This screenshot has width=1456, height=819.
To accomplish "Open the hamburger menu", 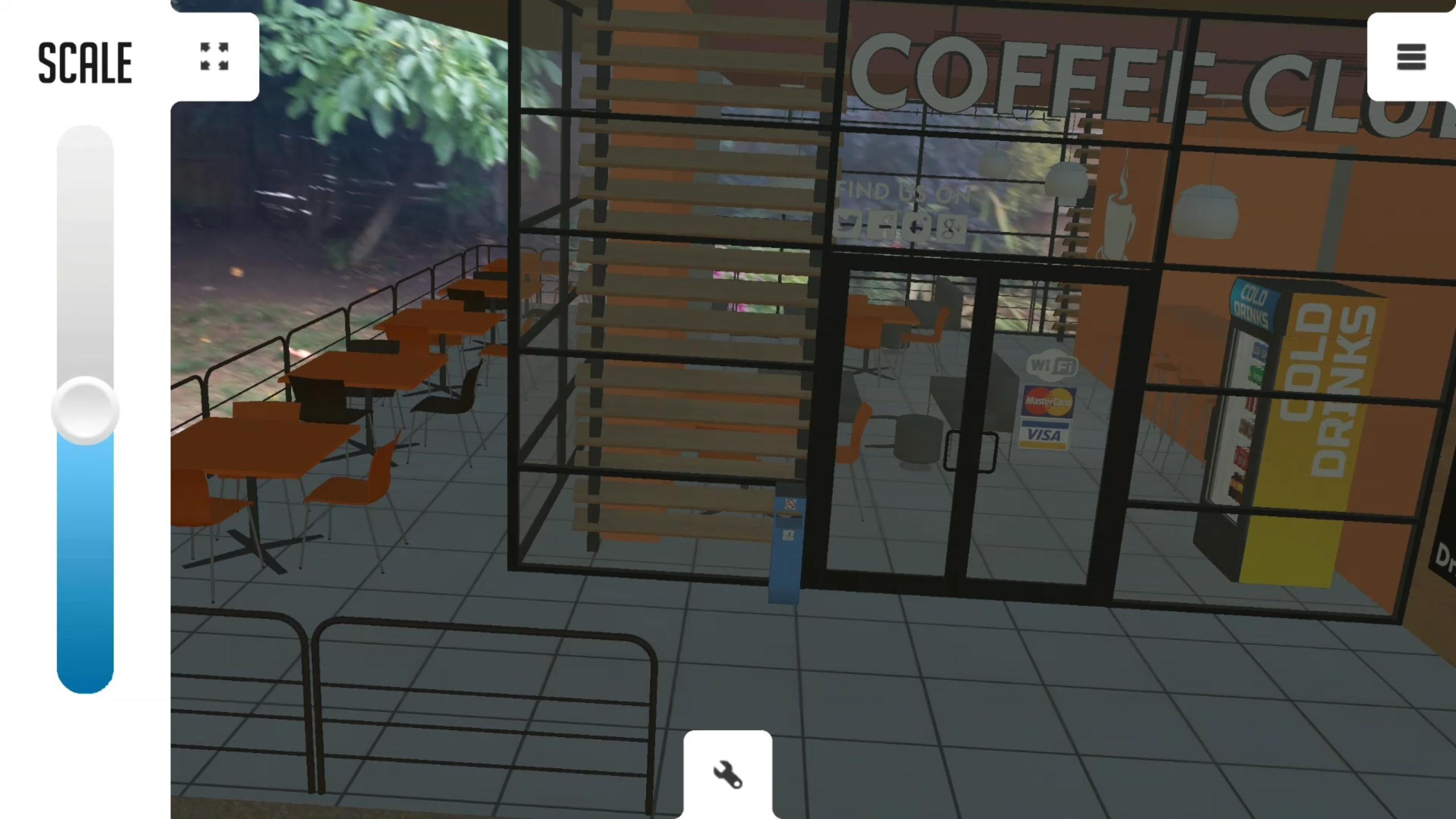I will (x=1410, y=57).
